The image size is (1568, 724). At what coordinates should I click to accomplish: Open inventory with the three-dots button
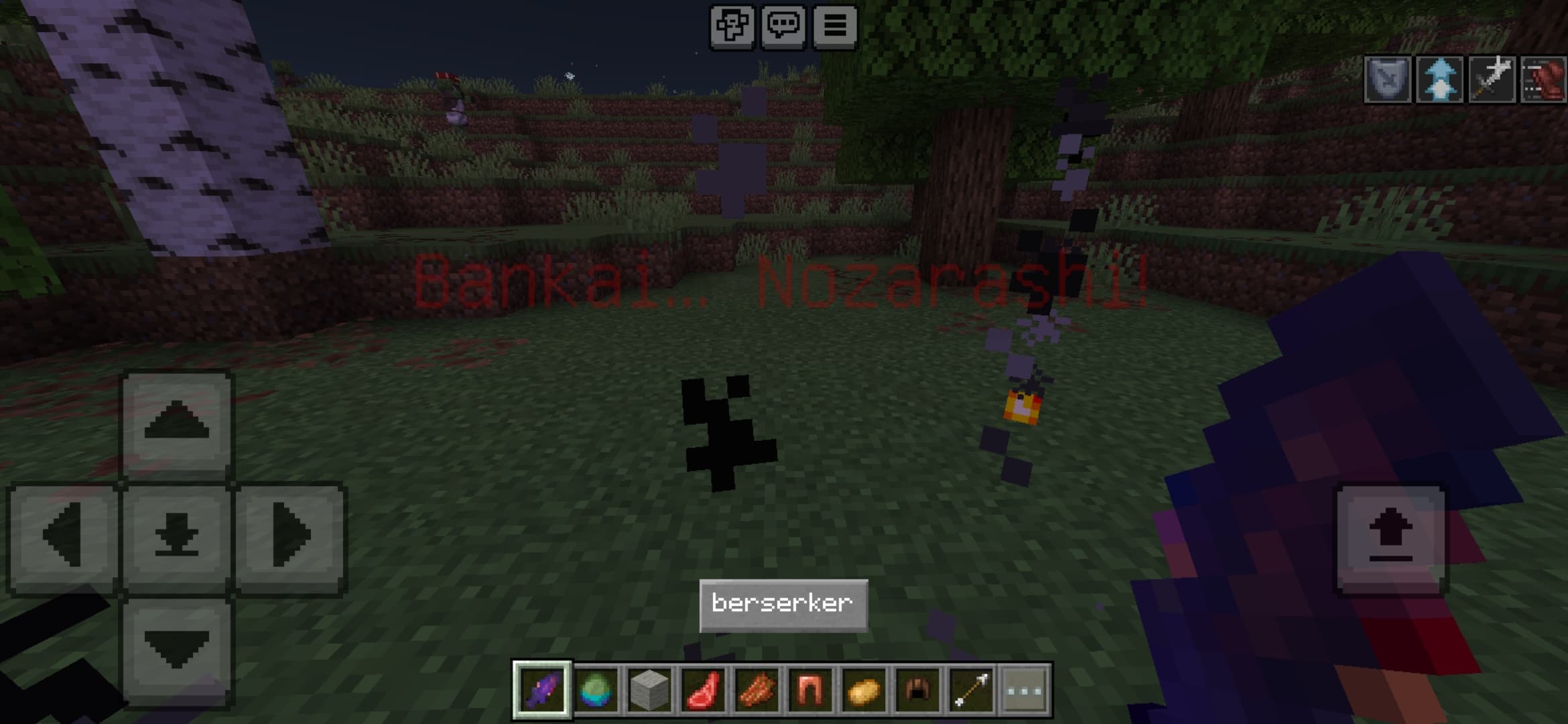tap(1025, 690)
